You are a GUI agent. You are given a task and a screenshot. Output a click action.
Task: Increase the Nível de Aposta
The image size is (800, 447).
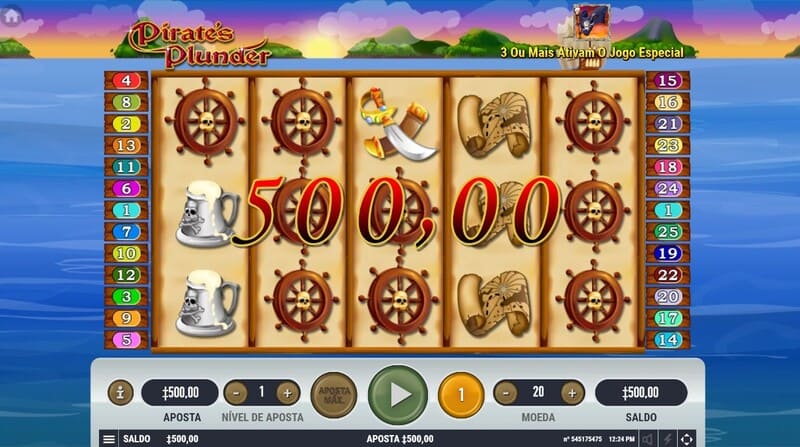[286, 393]
